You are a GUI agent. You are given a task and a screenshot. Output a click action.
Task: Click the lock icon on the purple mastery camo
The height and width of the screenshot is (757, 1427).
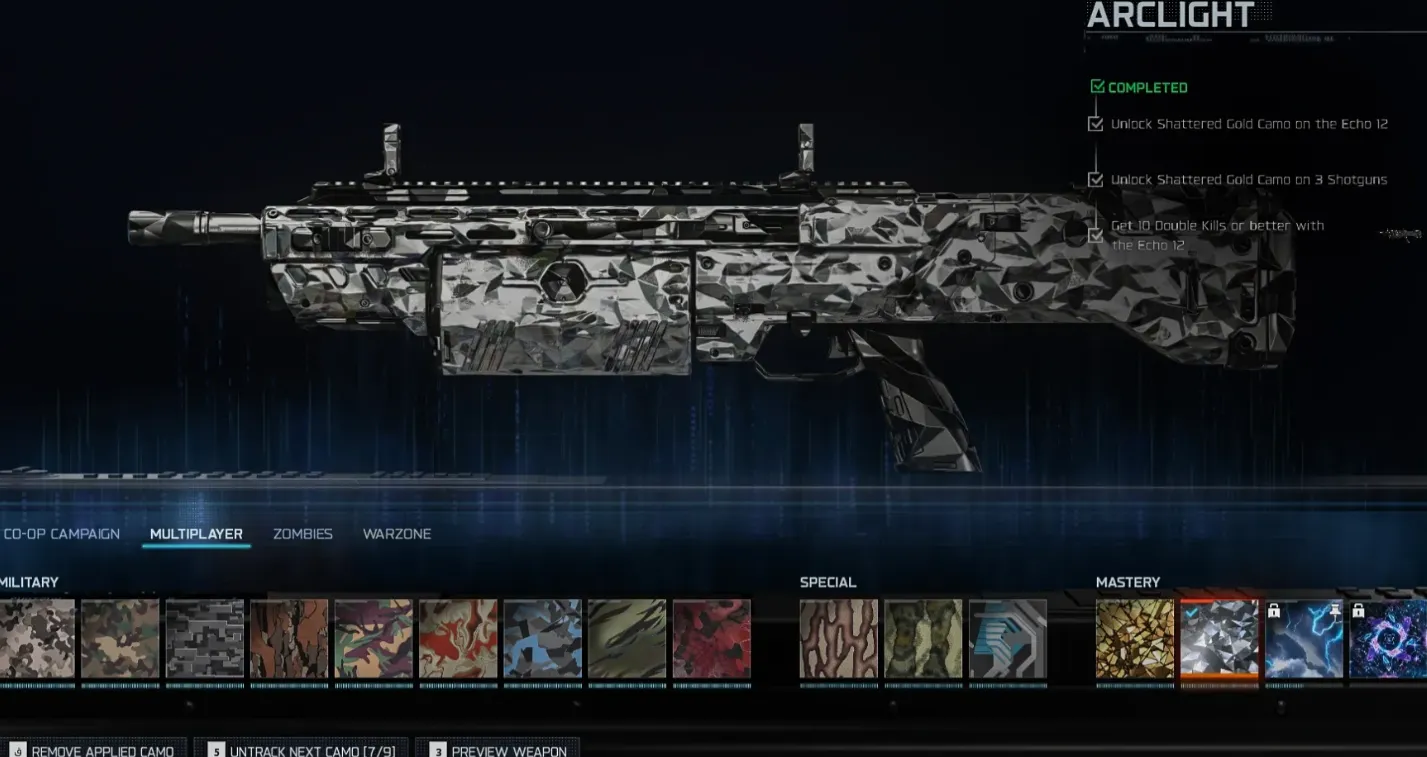(1358, 611)
